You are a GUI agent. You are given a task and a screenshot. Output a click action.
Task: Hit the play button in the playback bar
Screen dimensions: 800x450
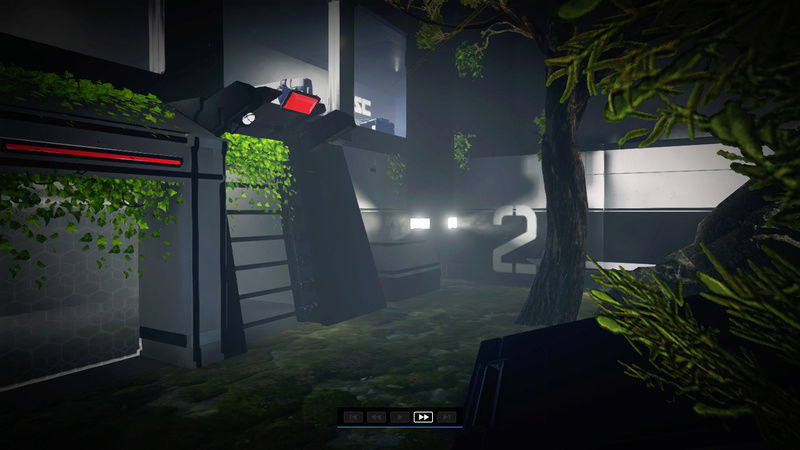400,417
